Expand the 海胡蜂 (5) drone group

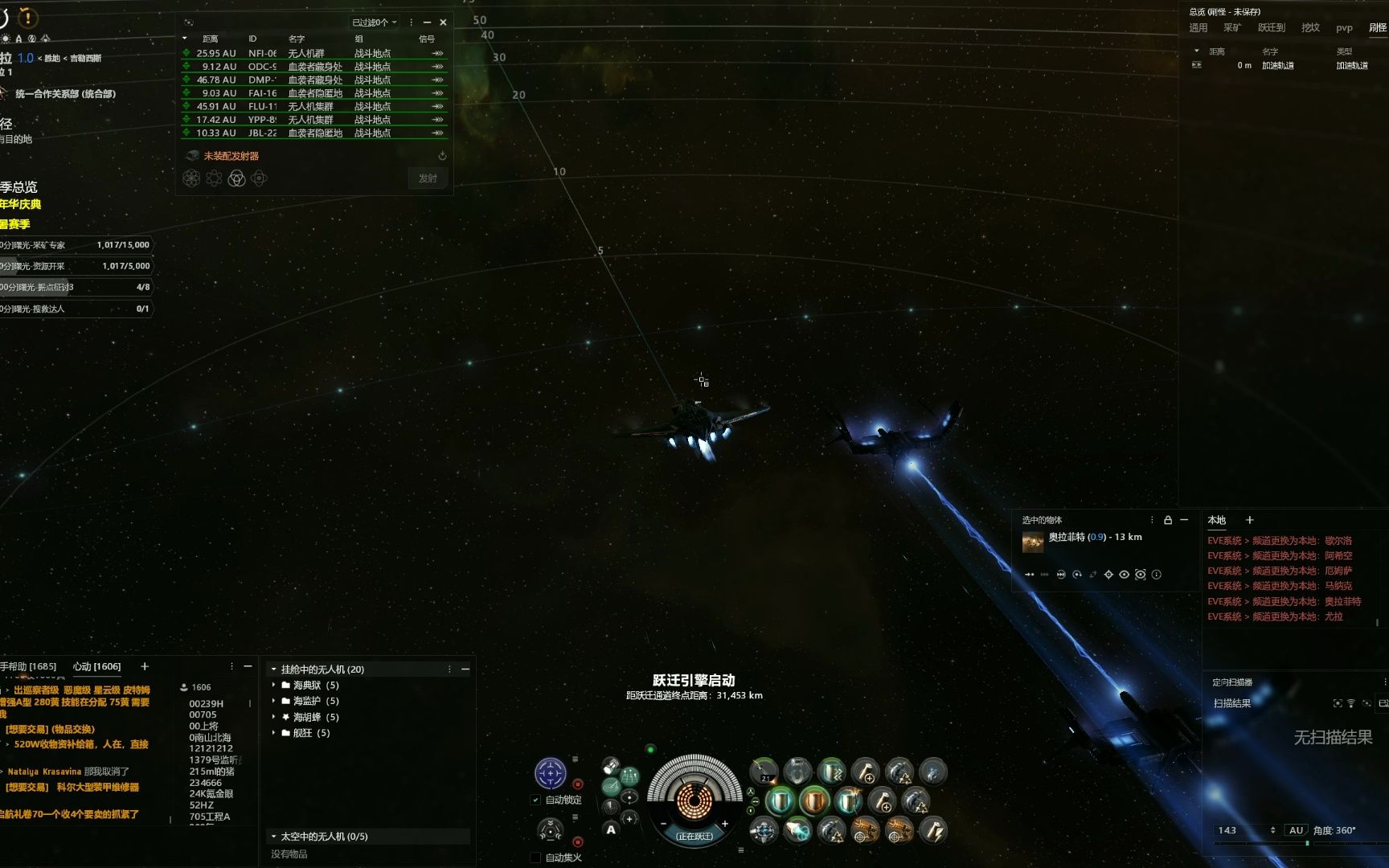[x=274, y=717]
